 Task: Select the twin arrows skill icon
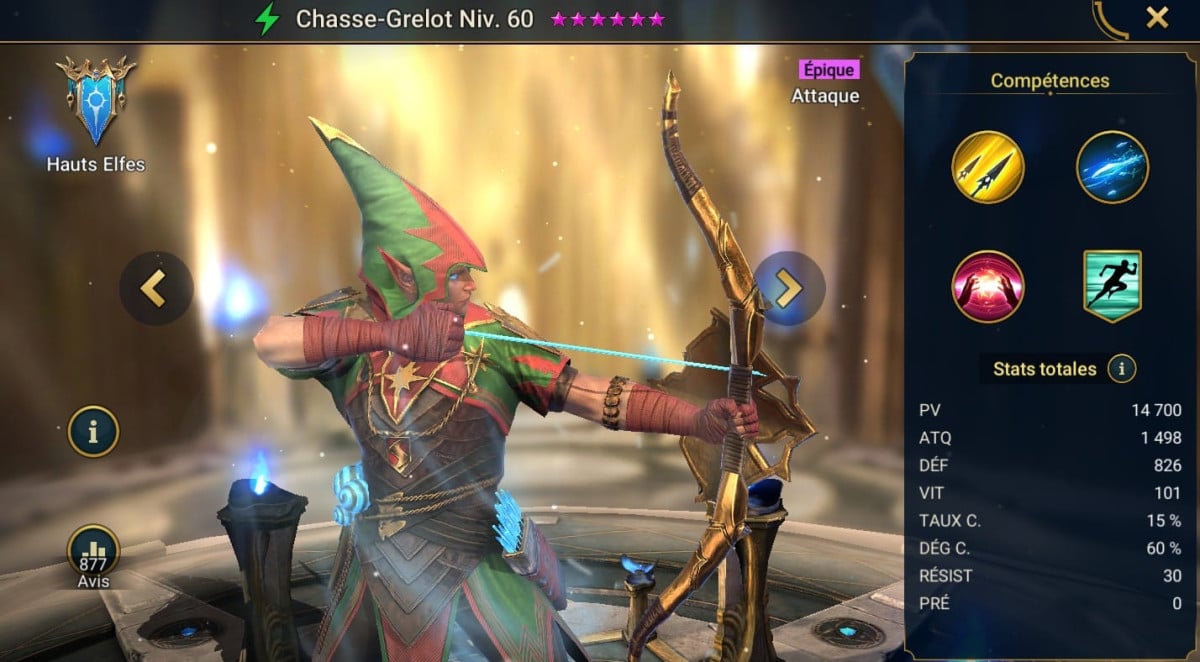[x=988, y=167]
